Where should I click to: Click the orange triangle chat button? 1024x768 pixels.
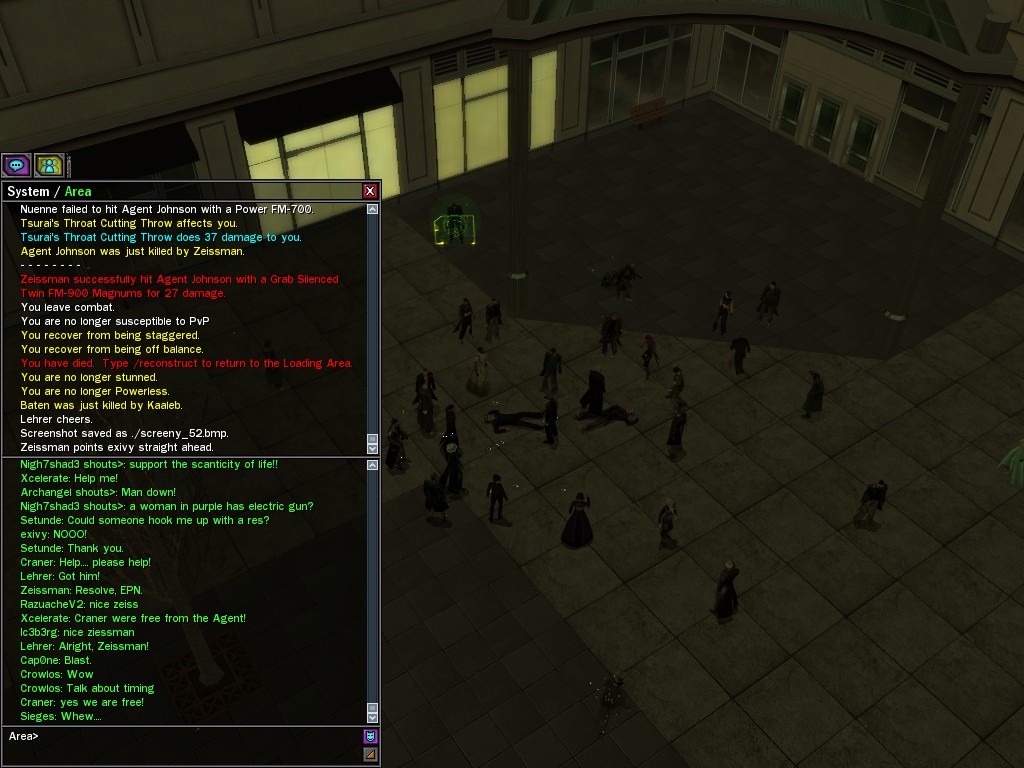pos(370,754)
